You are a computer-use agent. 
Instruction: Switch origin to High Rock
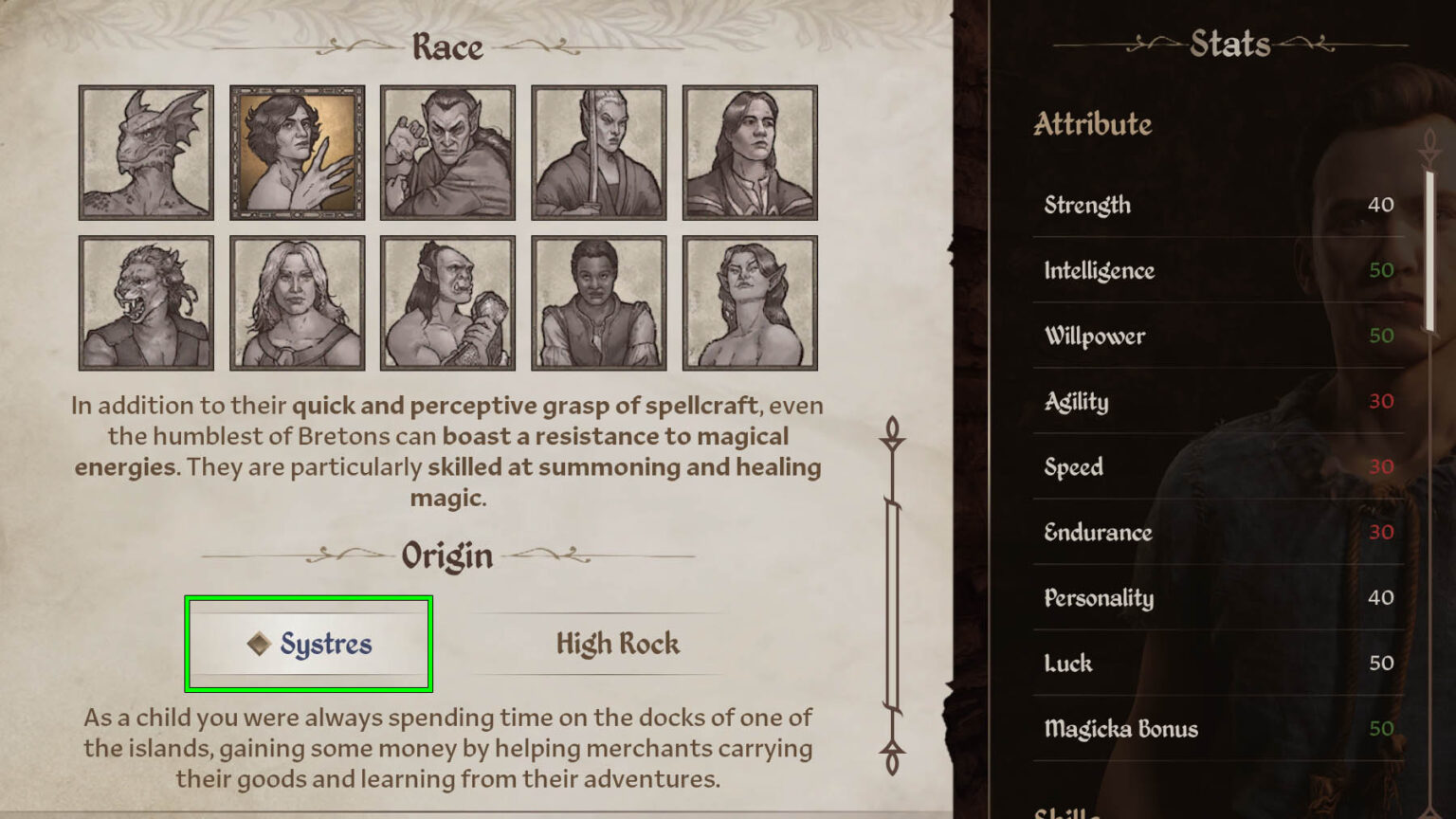(618, 645)
